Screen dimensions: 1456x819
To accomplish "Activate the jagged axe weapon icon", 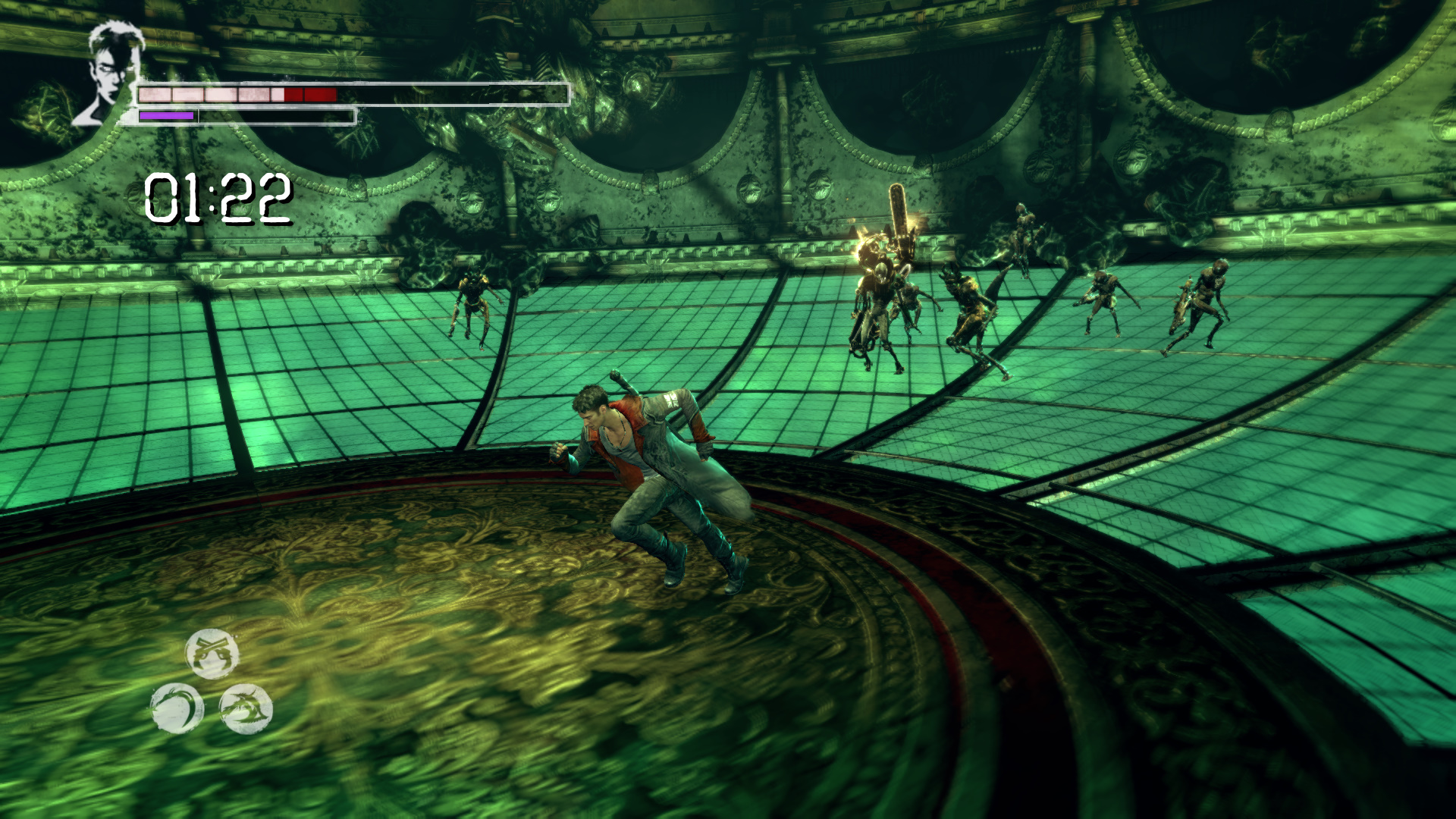I will pyautogui.click(x=246, y=708).
